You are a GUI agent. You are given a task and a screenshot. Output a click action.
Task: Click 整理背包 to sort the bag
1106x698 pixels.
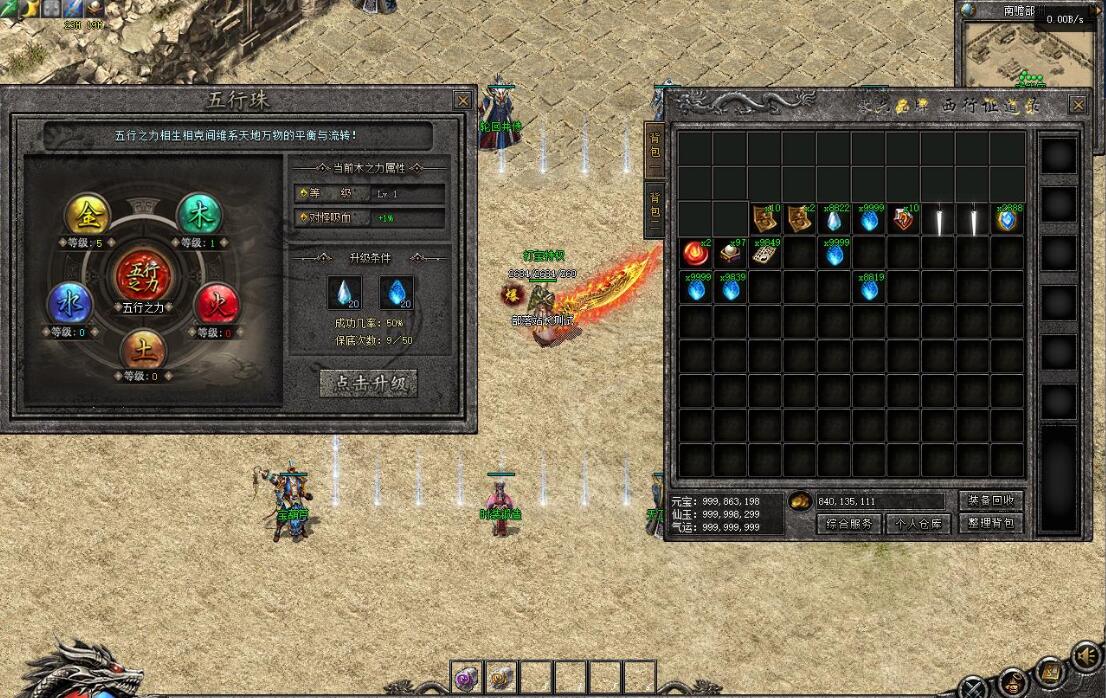coord(991,522)
